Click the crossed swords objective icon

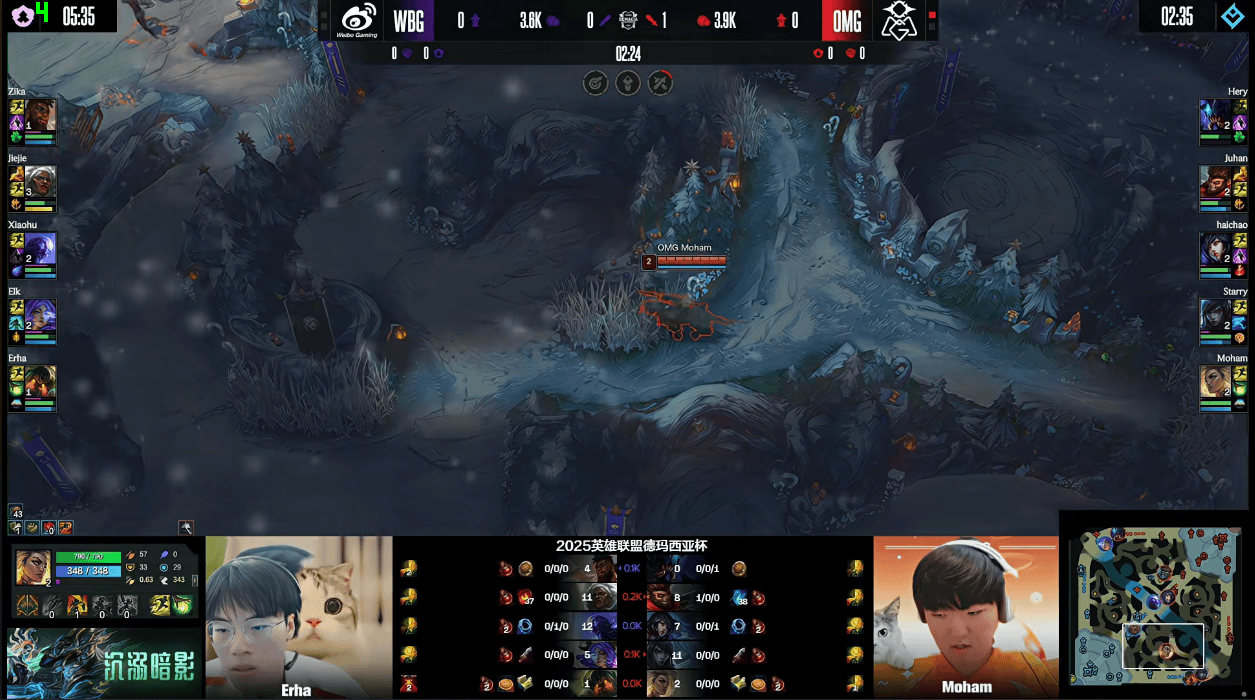pos(660,83)
